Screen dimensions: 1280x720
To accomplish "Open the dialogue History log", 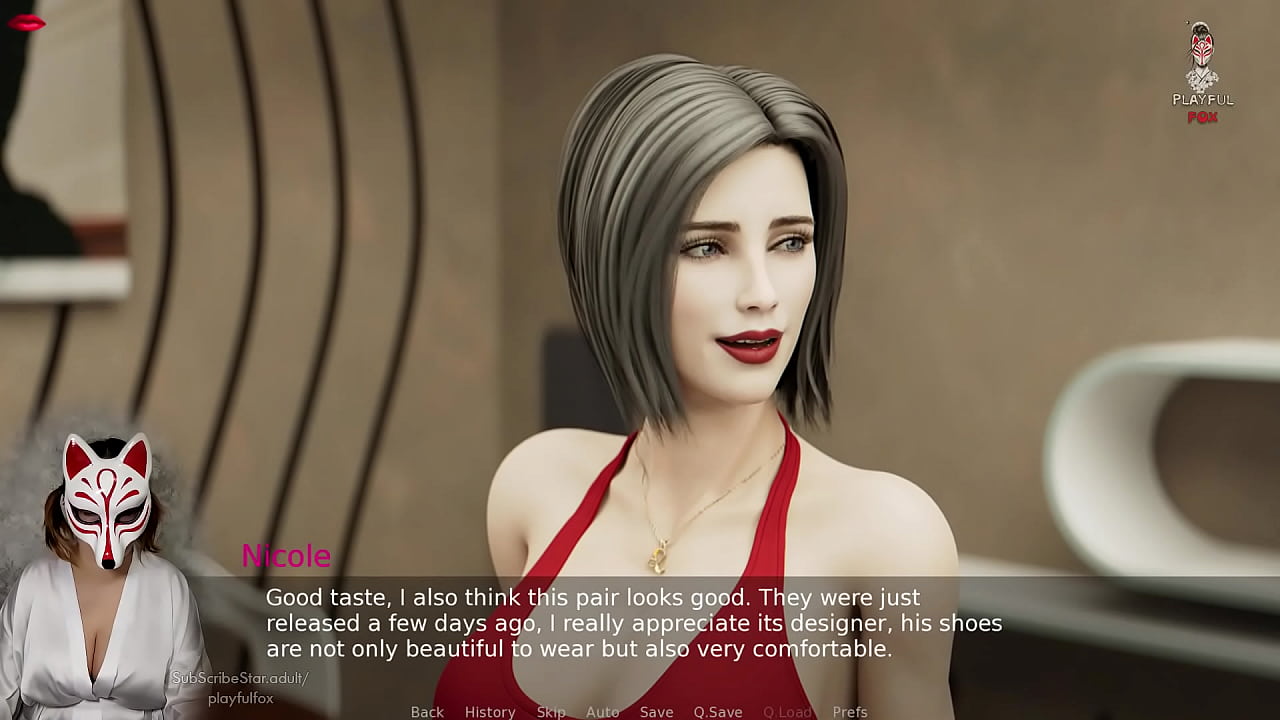I will pos(490,712).
